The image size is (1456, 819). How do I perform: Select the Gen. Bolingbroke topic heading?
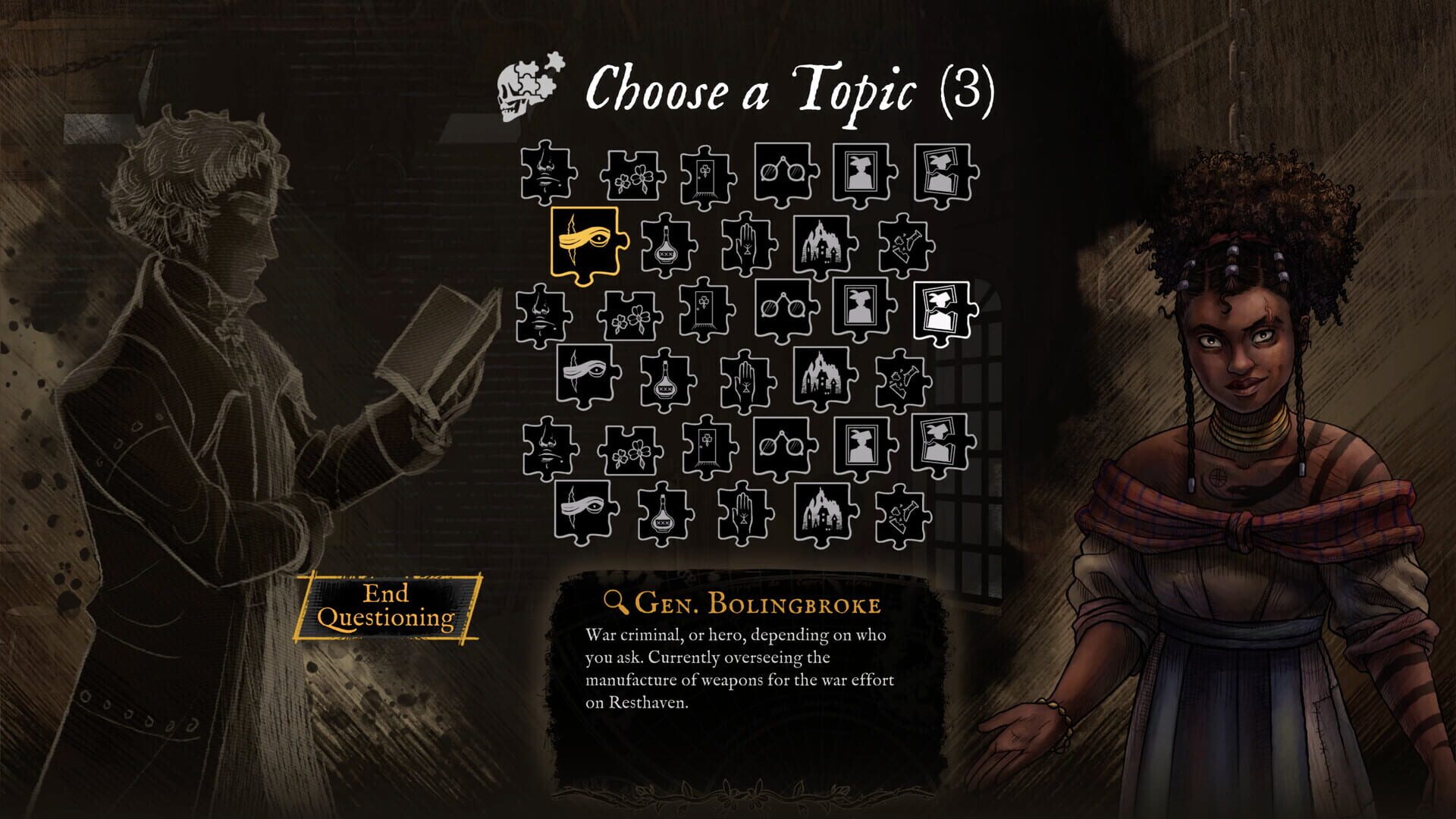tap(758, 604)
